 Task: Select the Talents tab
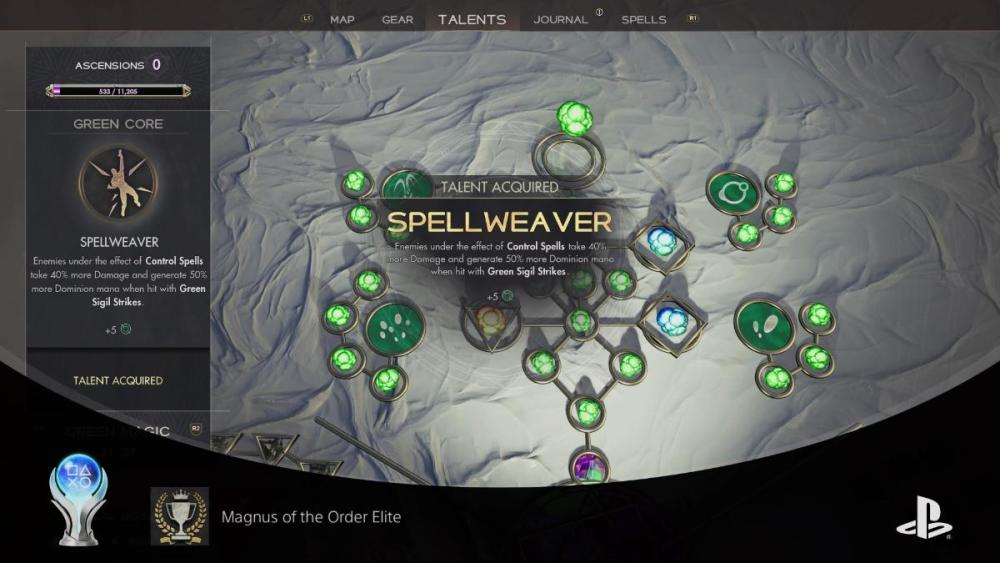point(472,19)
